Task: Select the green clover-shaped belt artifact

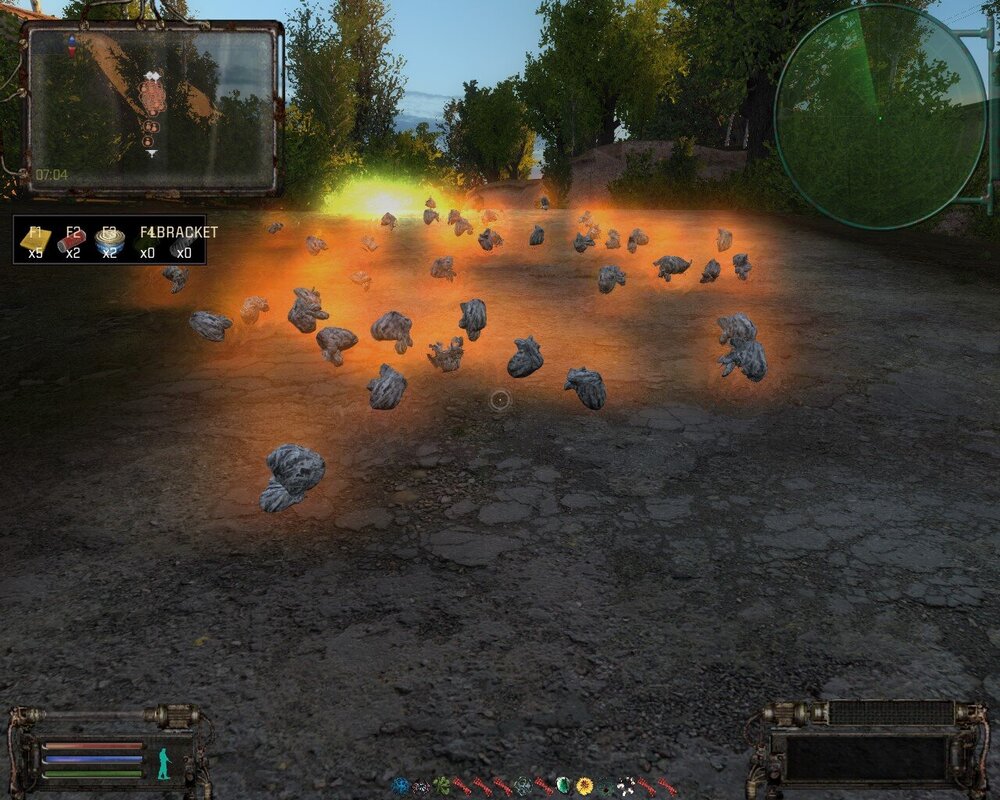Action: (442, 786)
